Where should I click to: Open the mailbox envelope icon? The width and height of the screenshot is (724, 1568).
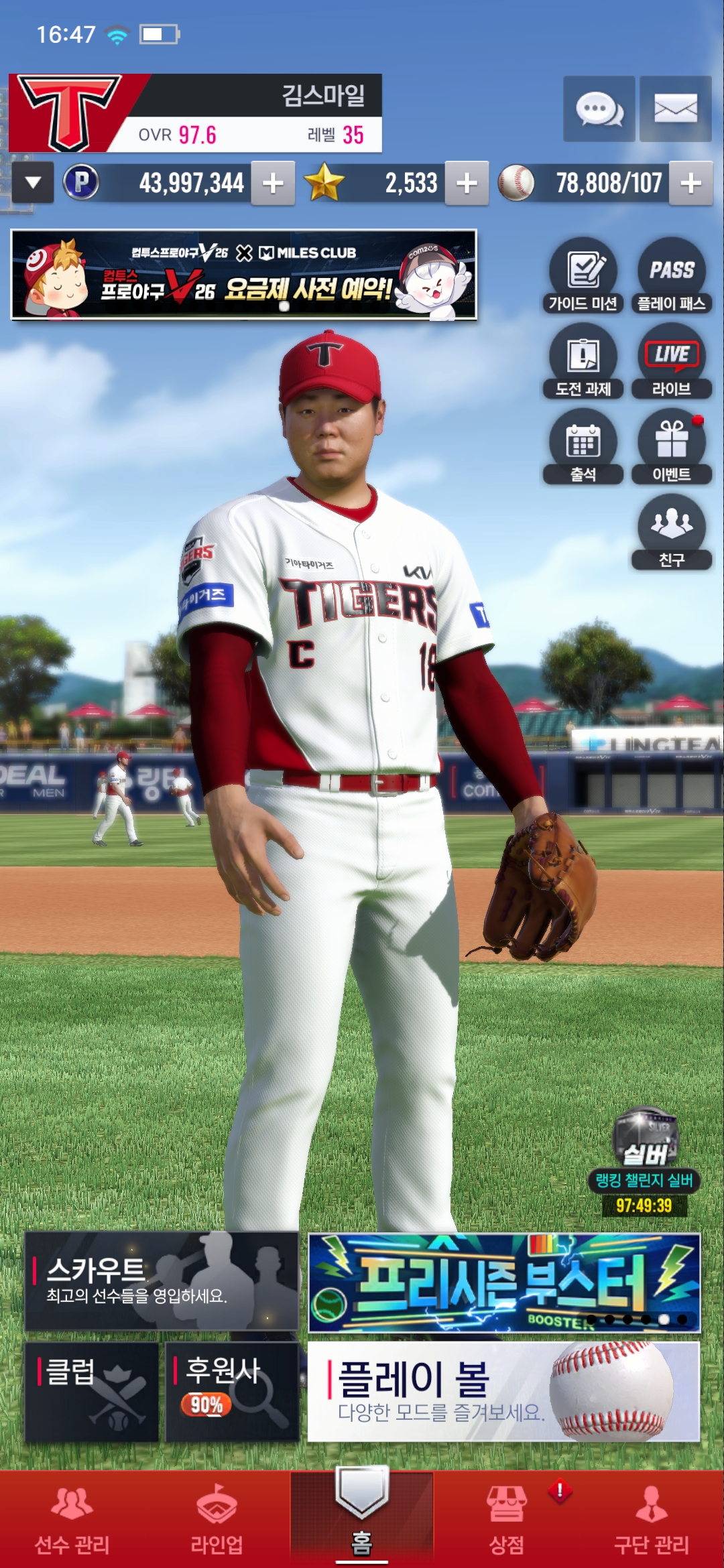(675, 109)
